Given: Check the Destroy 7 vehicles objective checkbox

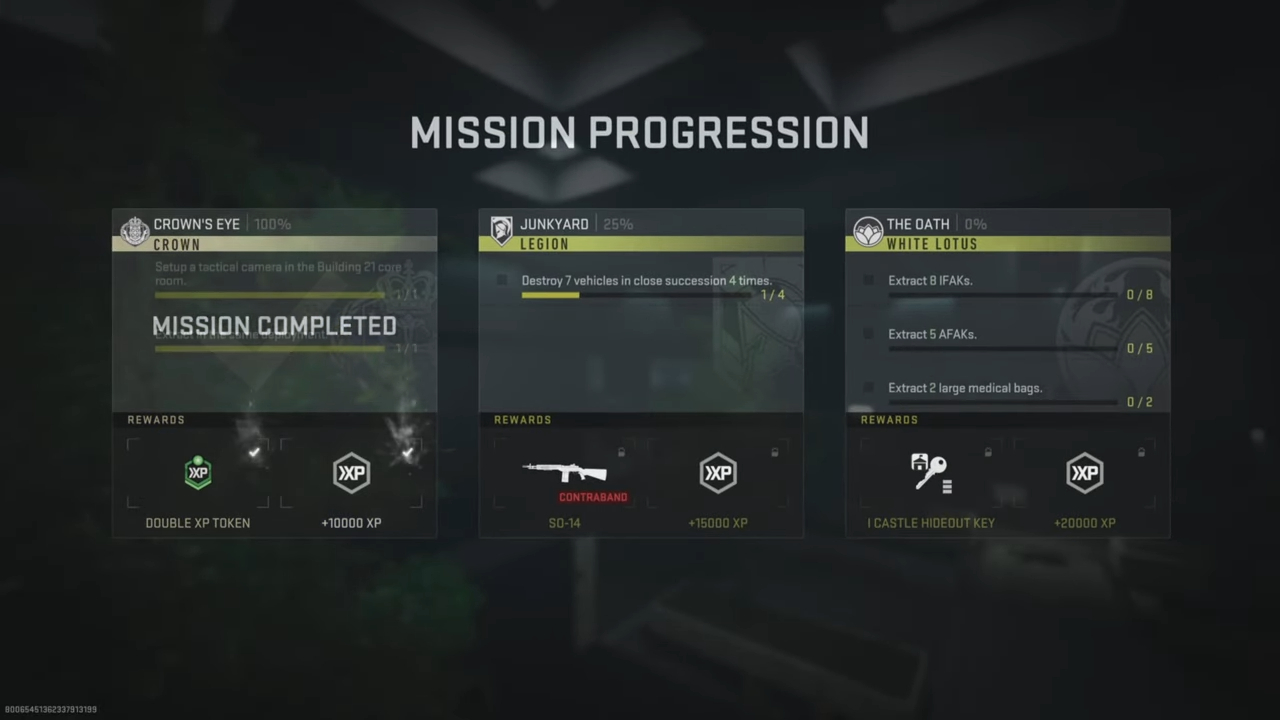Looking at the screenshot, I should pos(503,281).
